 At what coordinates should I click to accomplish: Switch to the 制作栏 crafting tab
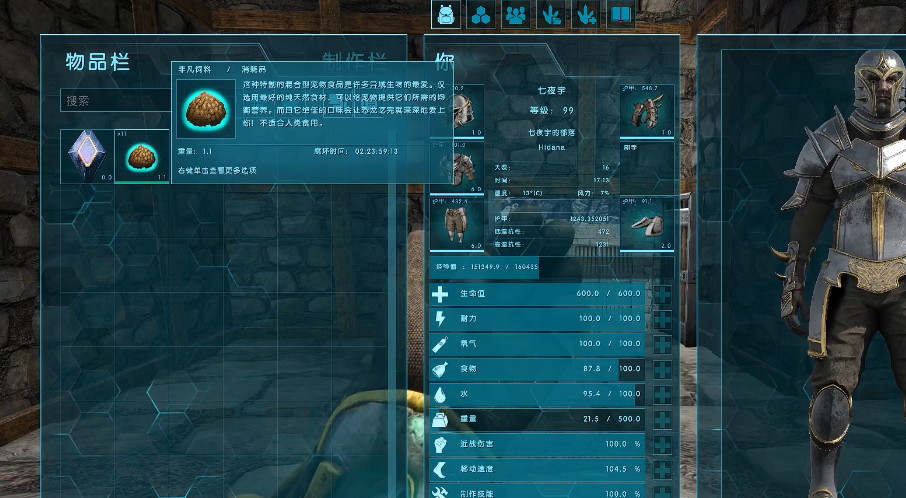pos(355,62)
